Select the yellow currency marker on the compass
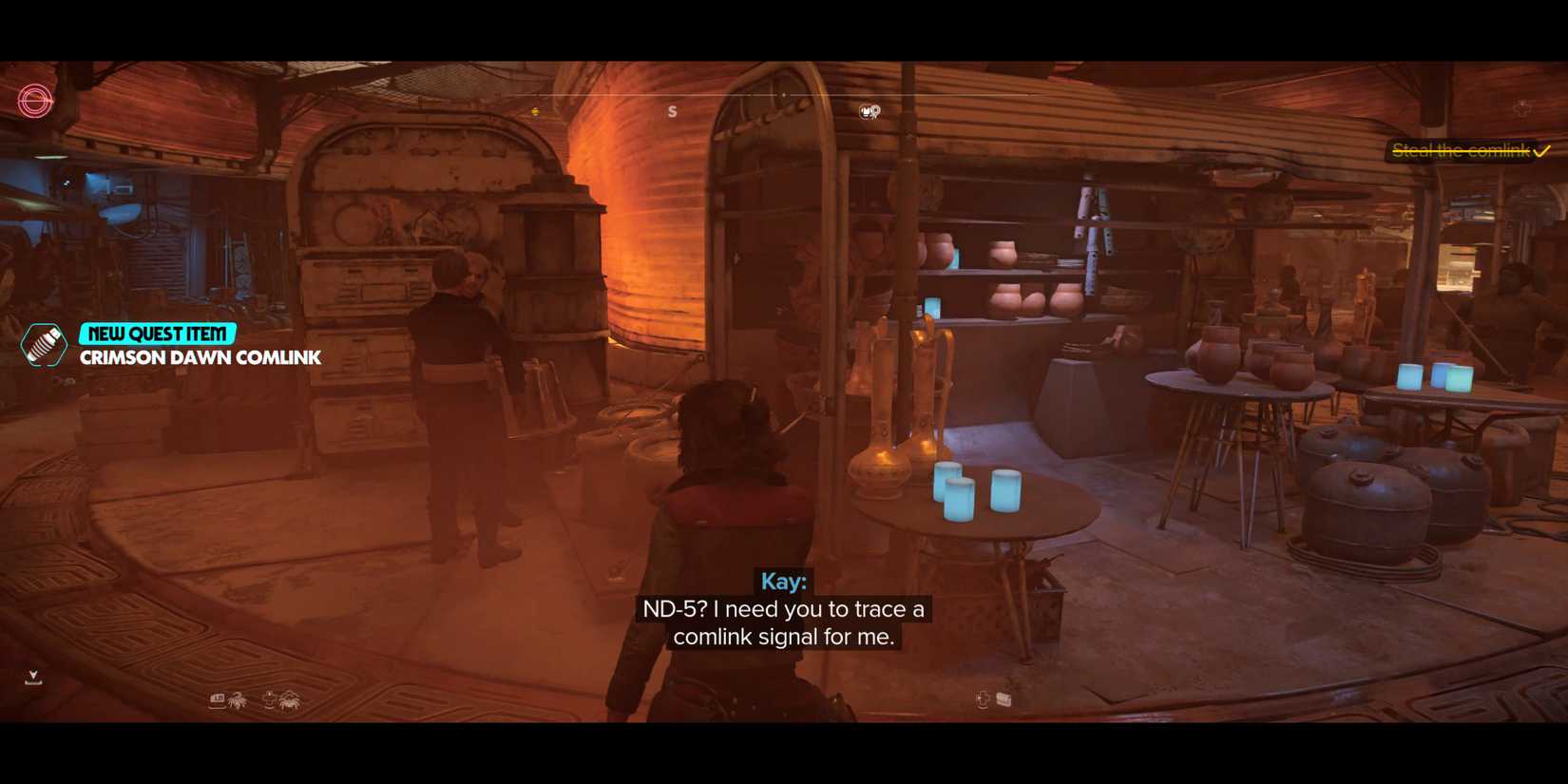 (x=537, y=109)
